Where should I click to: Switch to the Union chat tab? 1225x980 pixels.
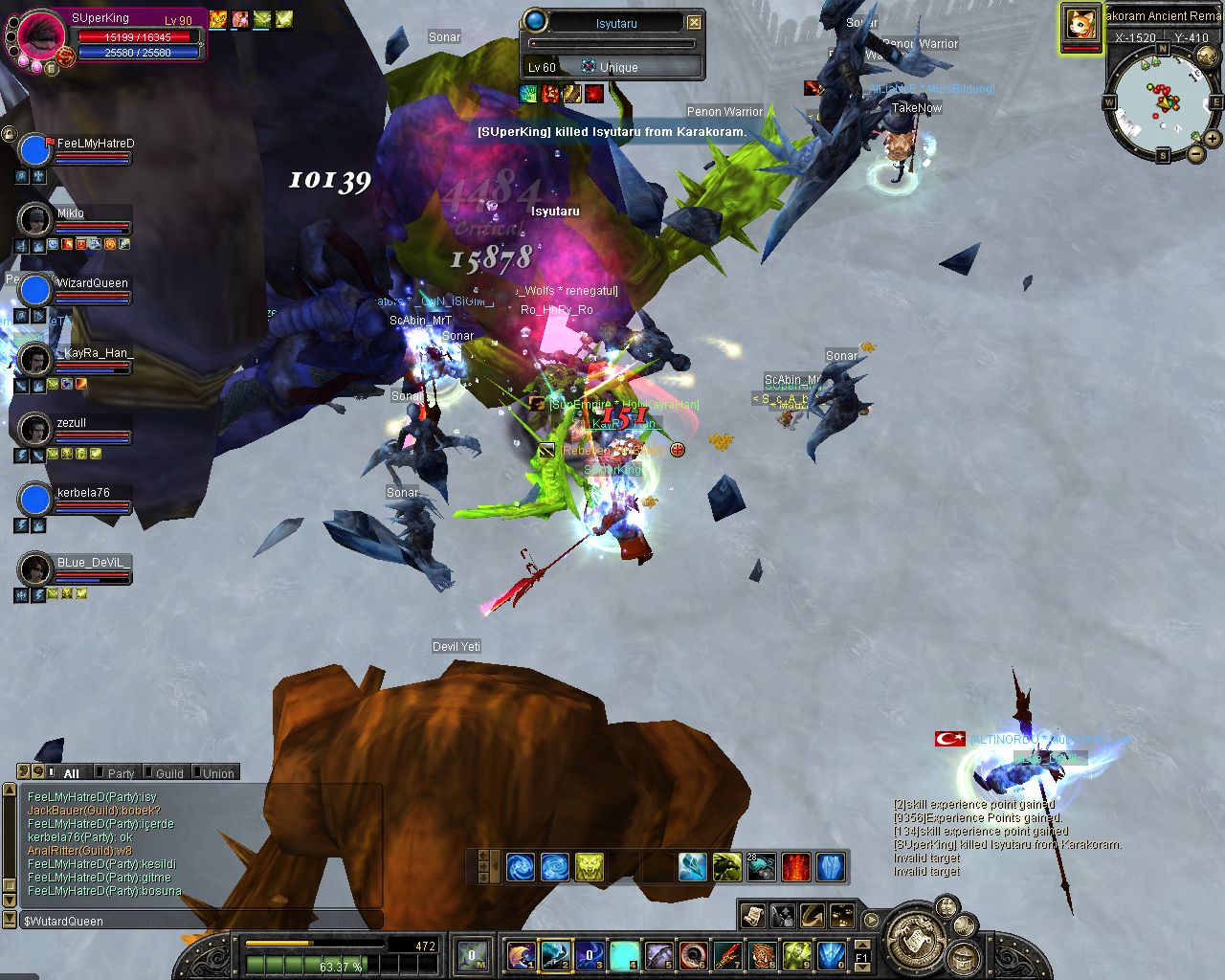217,773
